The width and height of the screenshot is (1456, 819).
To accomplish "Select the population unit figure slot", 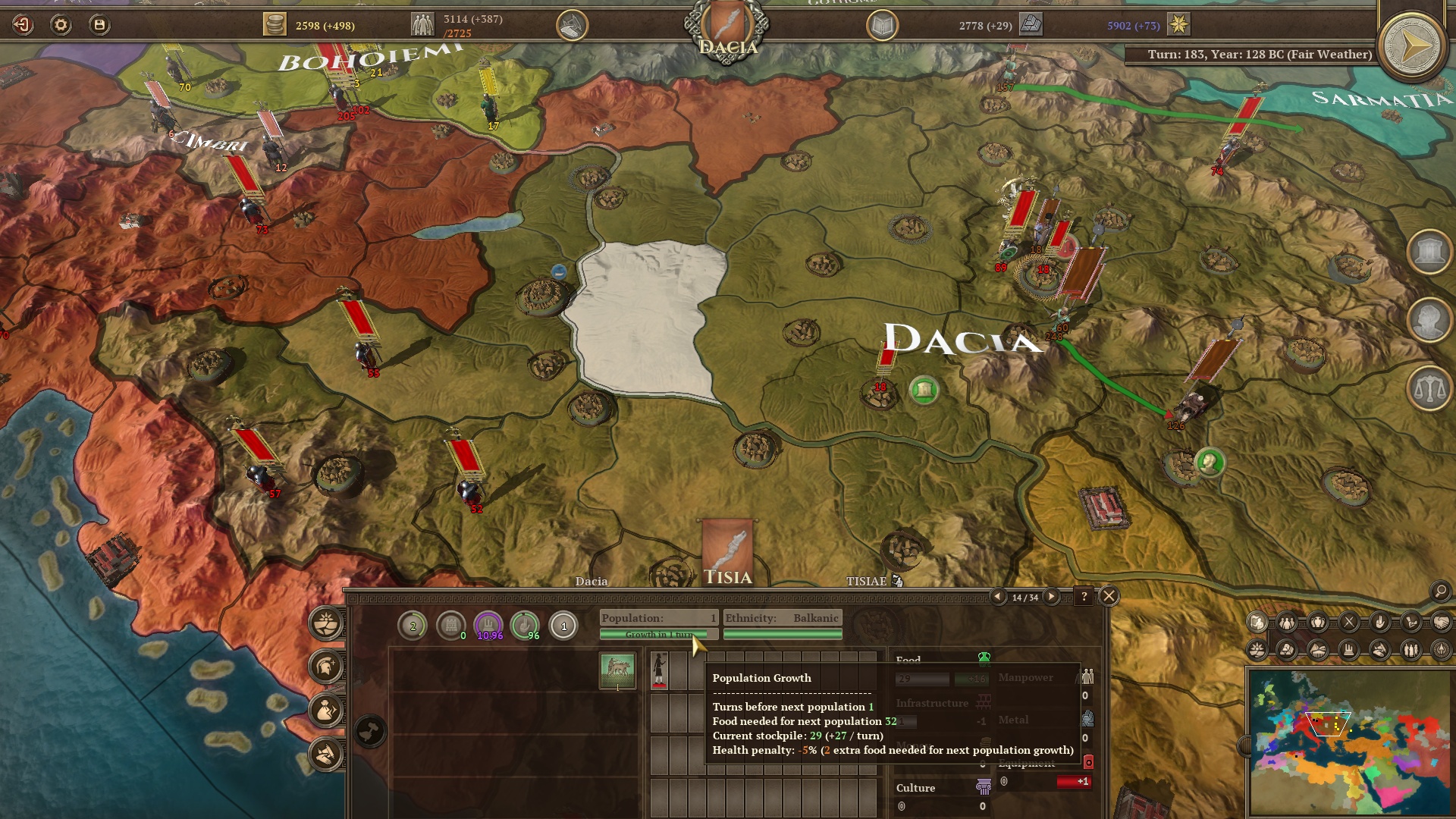I will point(660,670).
